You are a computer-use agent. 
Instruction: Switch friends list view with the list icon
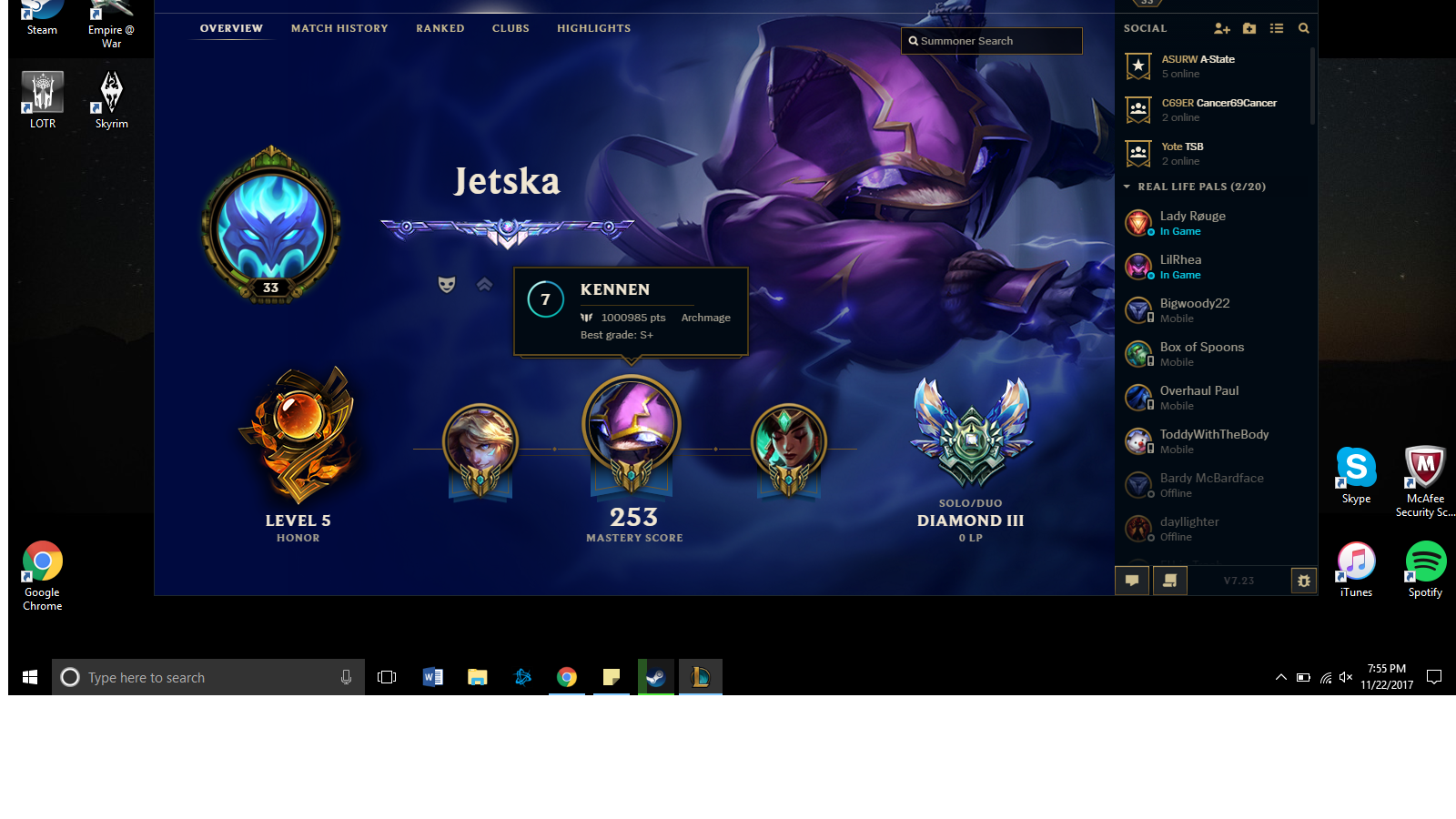coord(1277,28)
